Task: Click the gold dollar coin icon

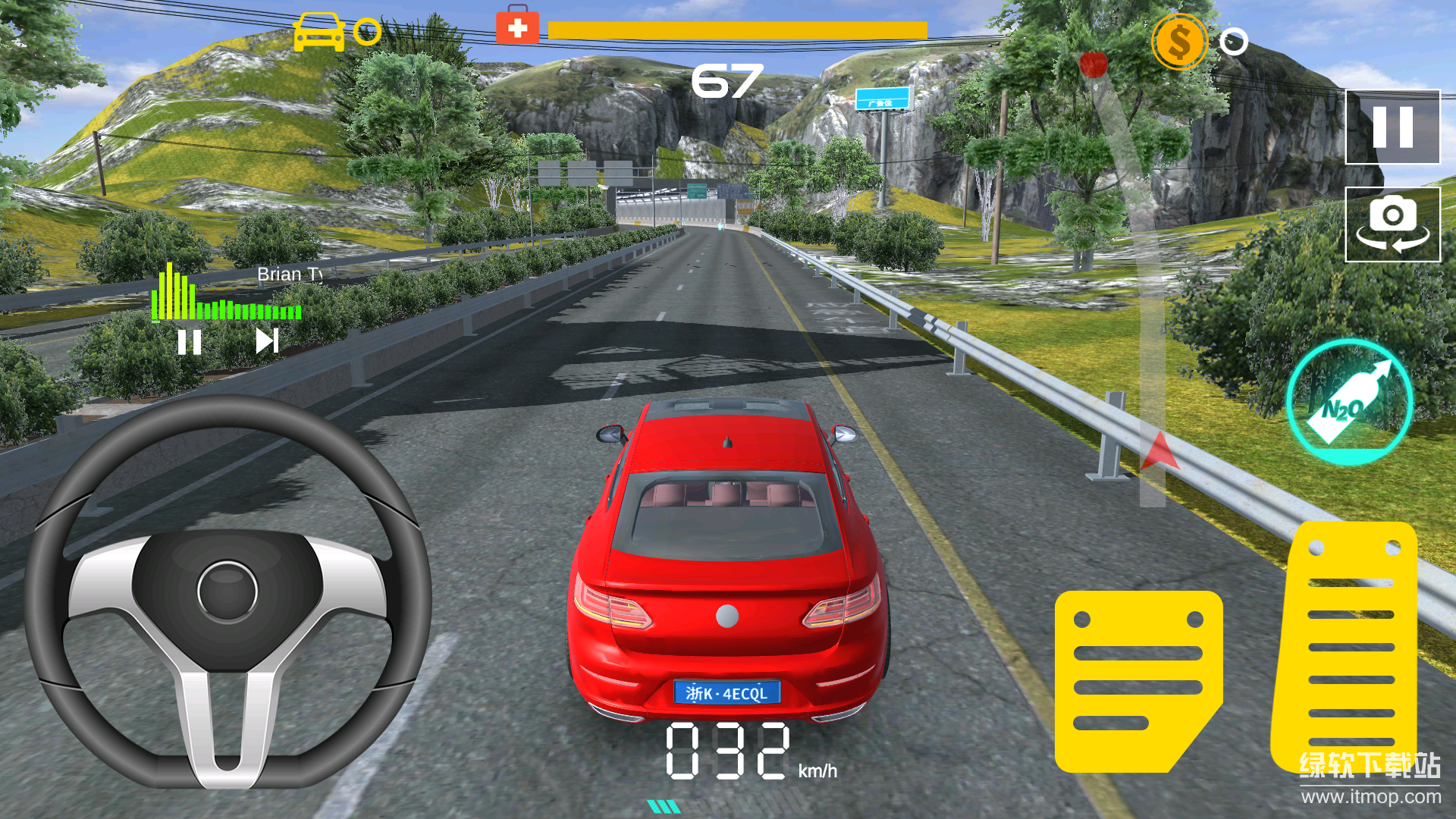Action: coord(1178,42)
